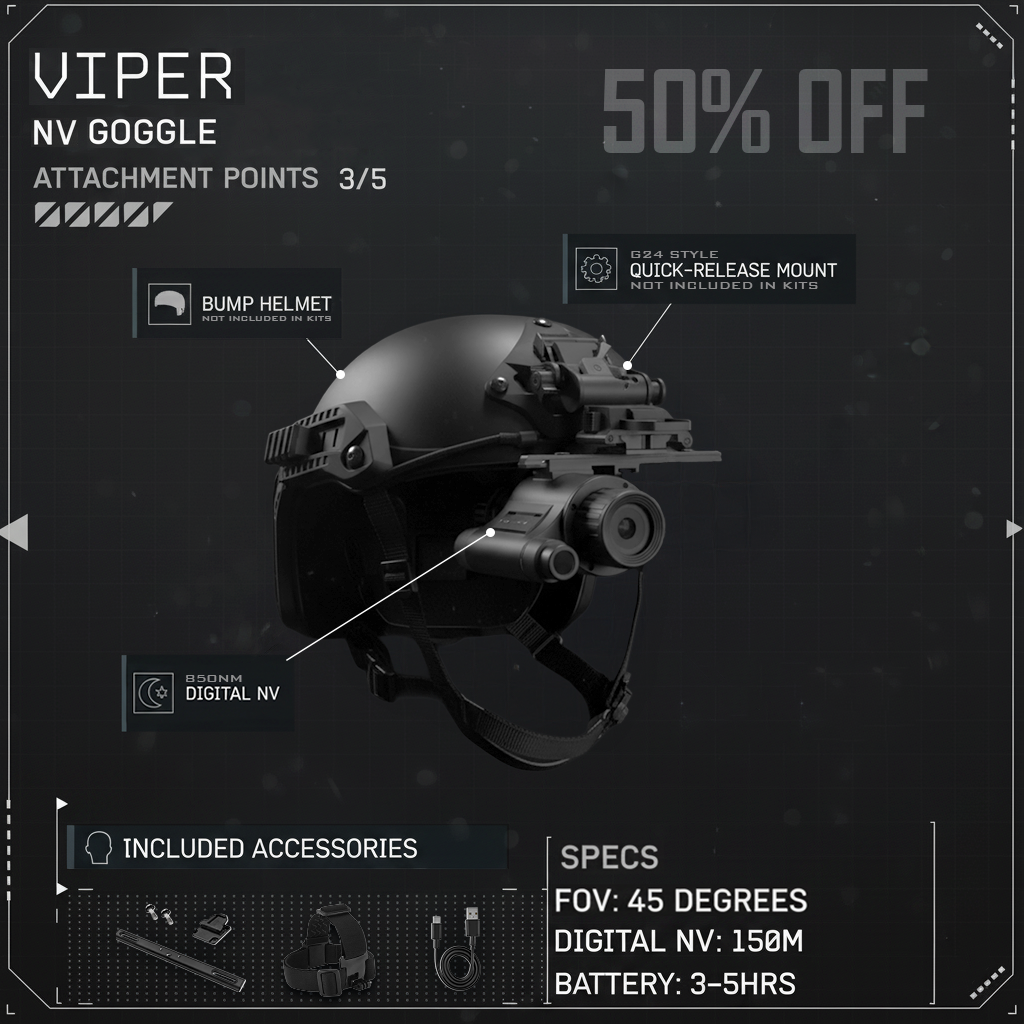Image resolution: width=1024 pixels, height=1024 pixels.
Task: Go to the previous item with the left arrow
Action: click(x=15, y=533)
